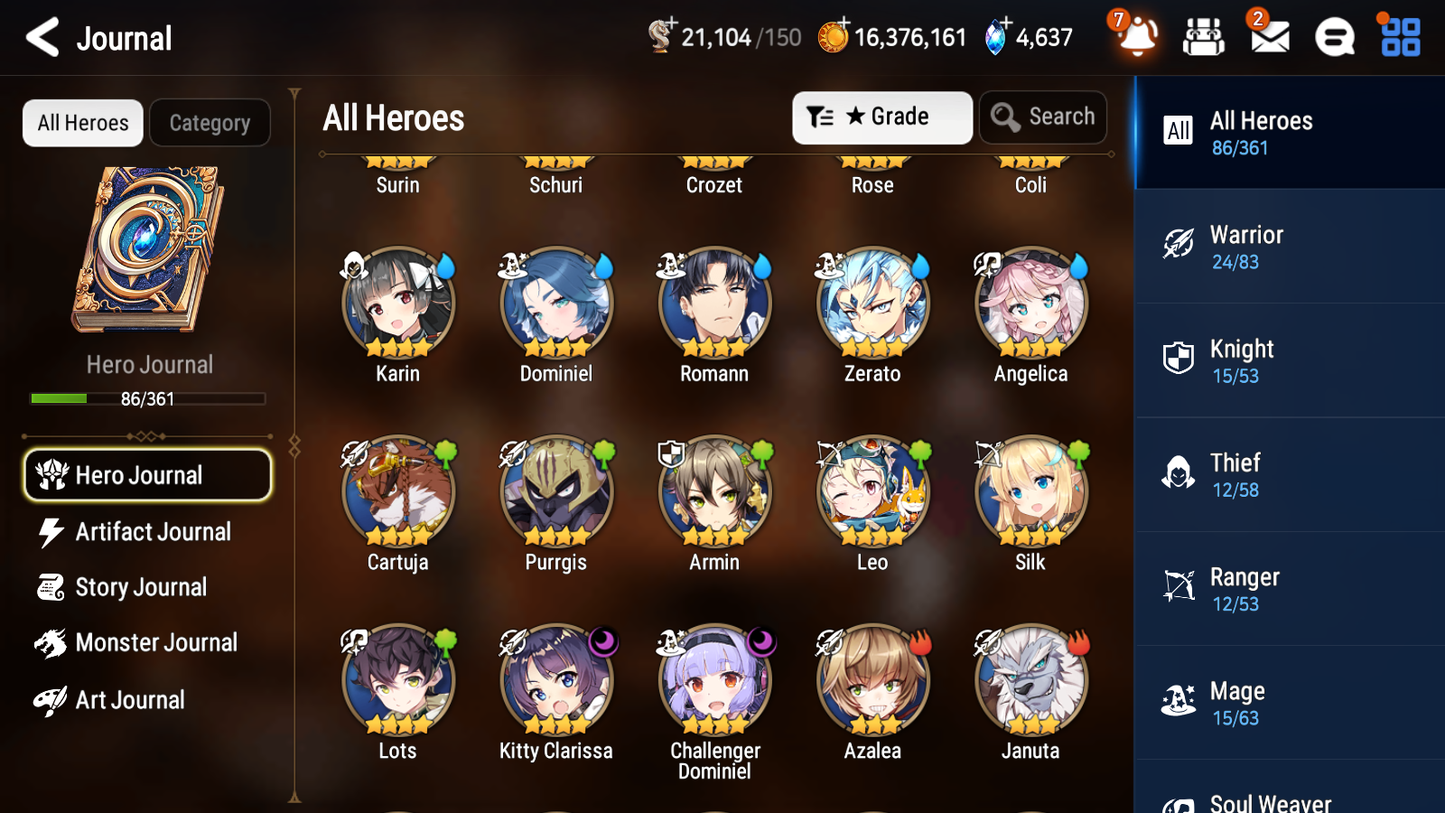
Task: Open the main menu grid icon
Action: pyautogui.click(x=1398, y=37)
